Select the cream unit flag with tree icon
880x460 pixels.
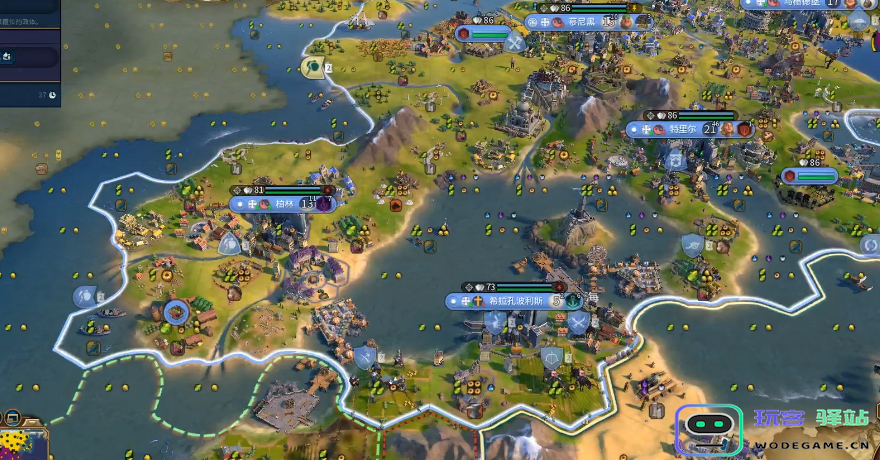[x=313, y=67]
